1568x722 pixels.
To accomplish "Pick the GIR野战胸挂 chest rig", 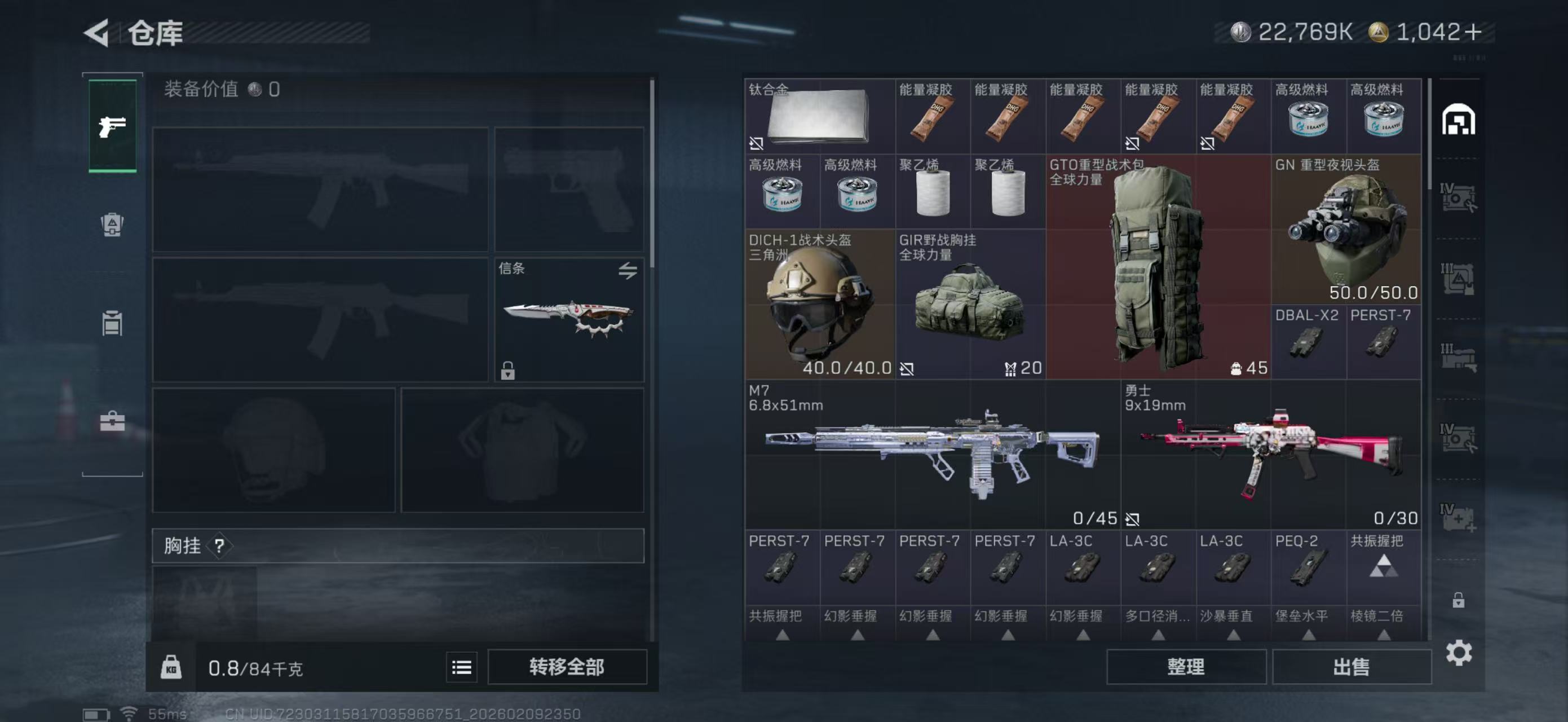I will (x=970, y=304).
